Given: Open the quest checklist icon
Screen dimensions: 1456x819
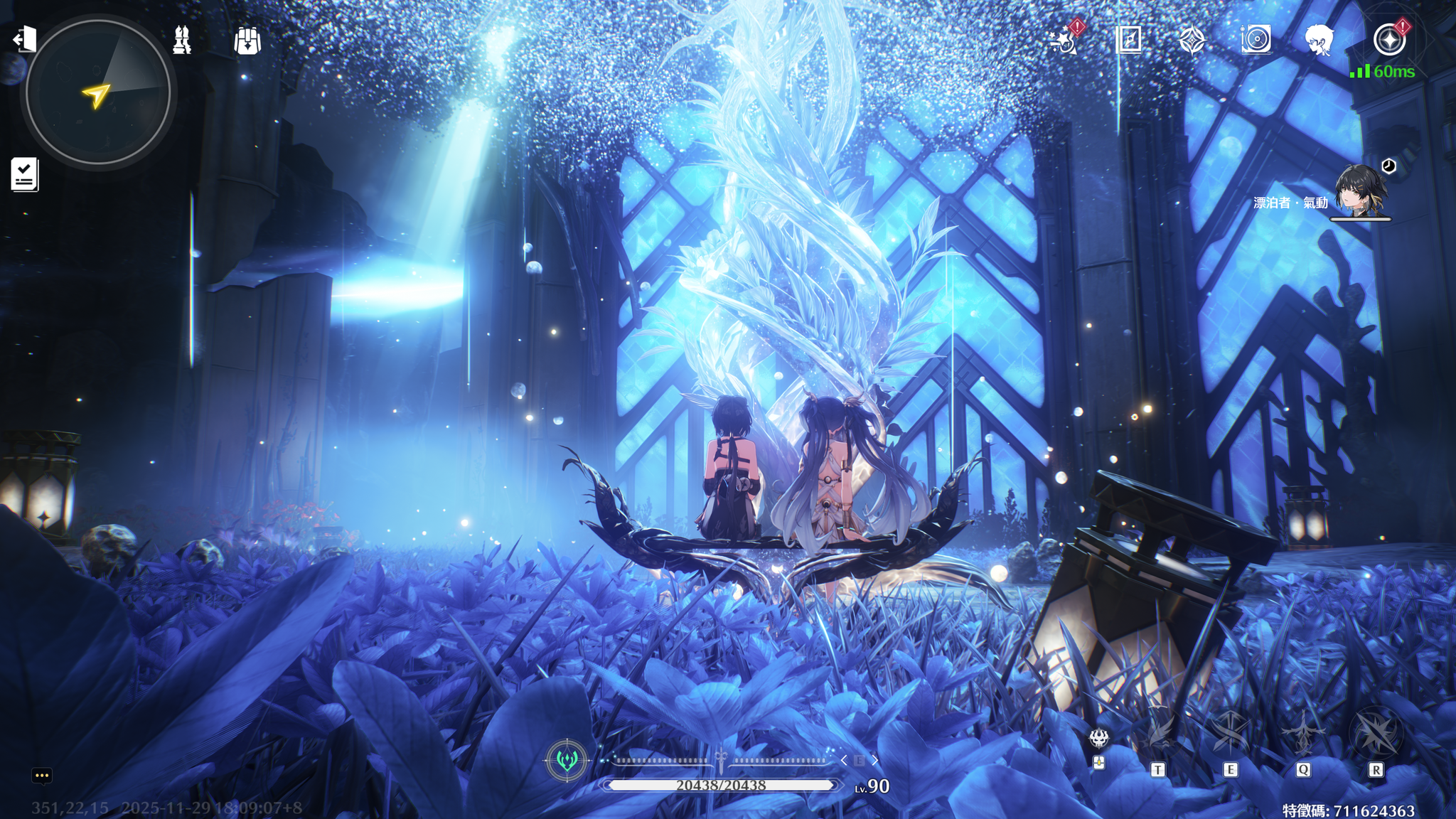Looking at the screenshot, I should coord(25,174).
